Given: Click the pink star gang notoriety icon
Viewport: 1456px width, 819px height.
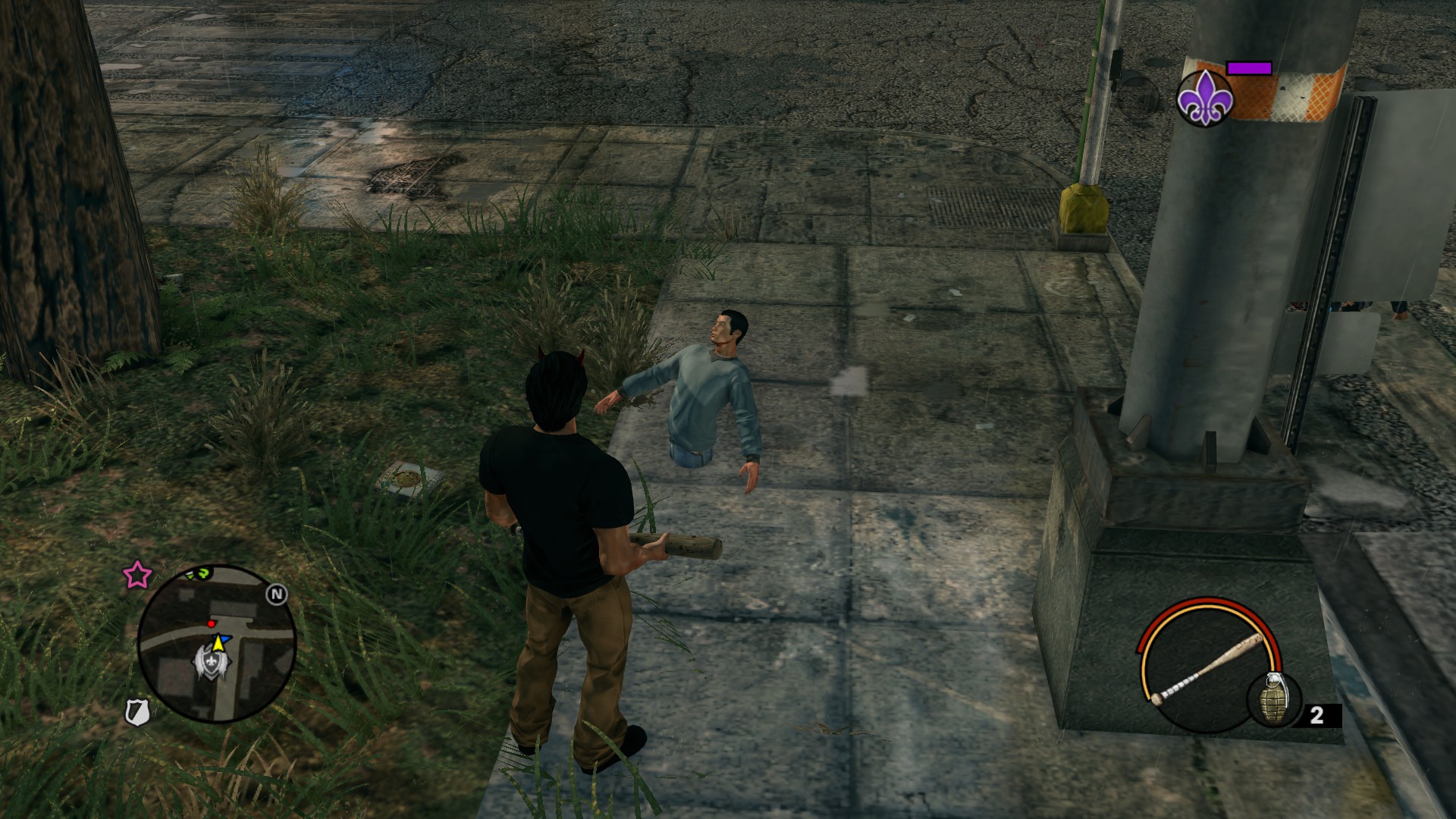Looking at the screenshot, I should (x=136, y=576).
